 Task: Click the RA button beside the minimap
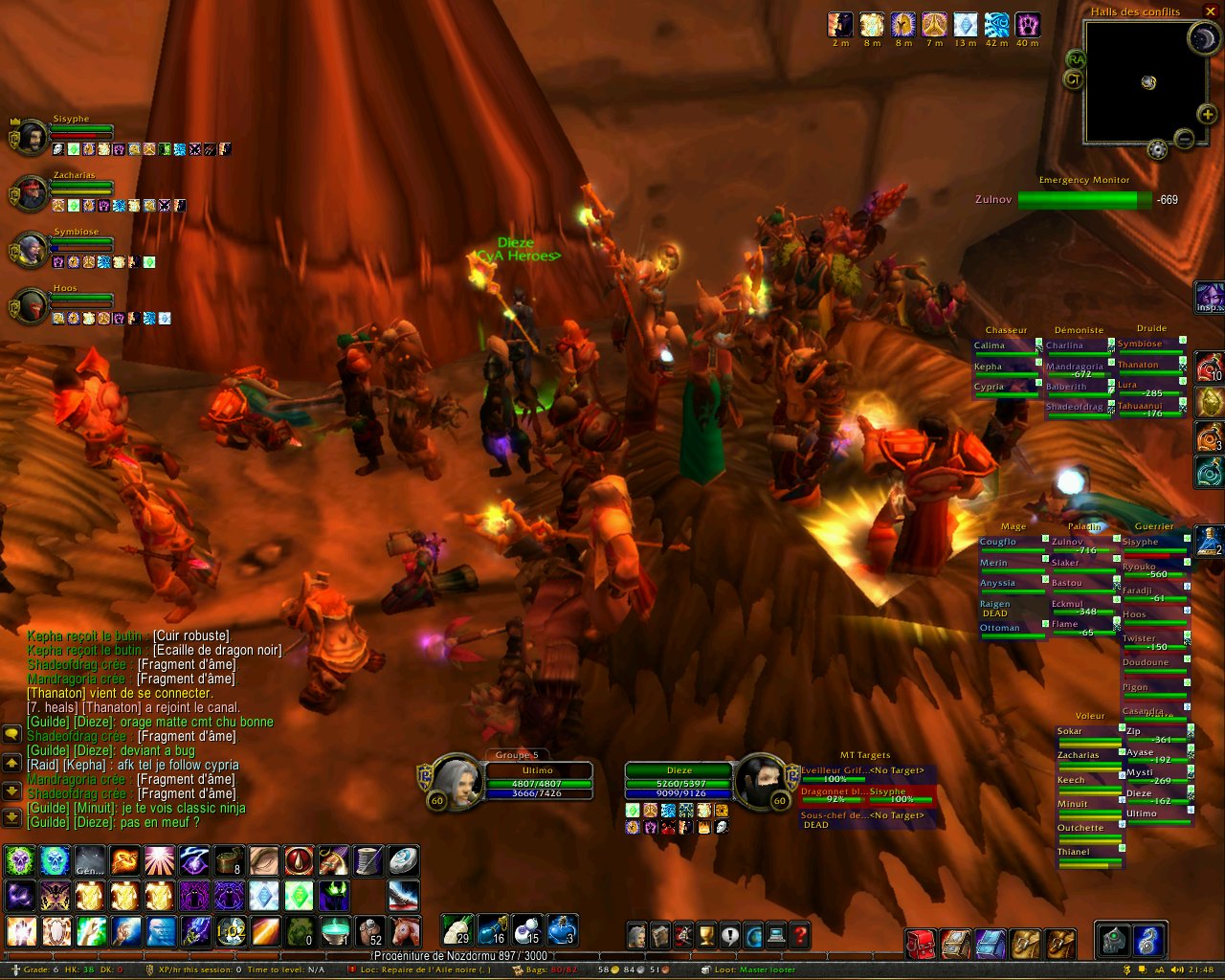tap(1075, 59)
